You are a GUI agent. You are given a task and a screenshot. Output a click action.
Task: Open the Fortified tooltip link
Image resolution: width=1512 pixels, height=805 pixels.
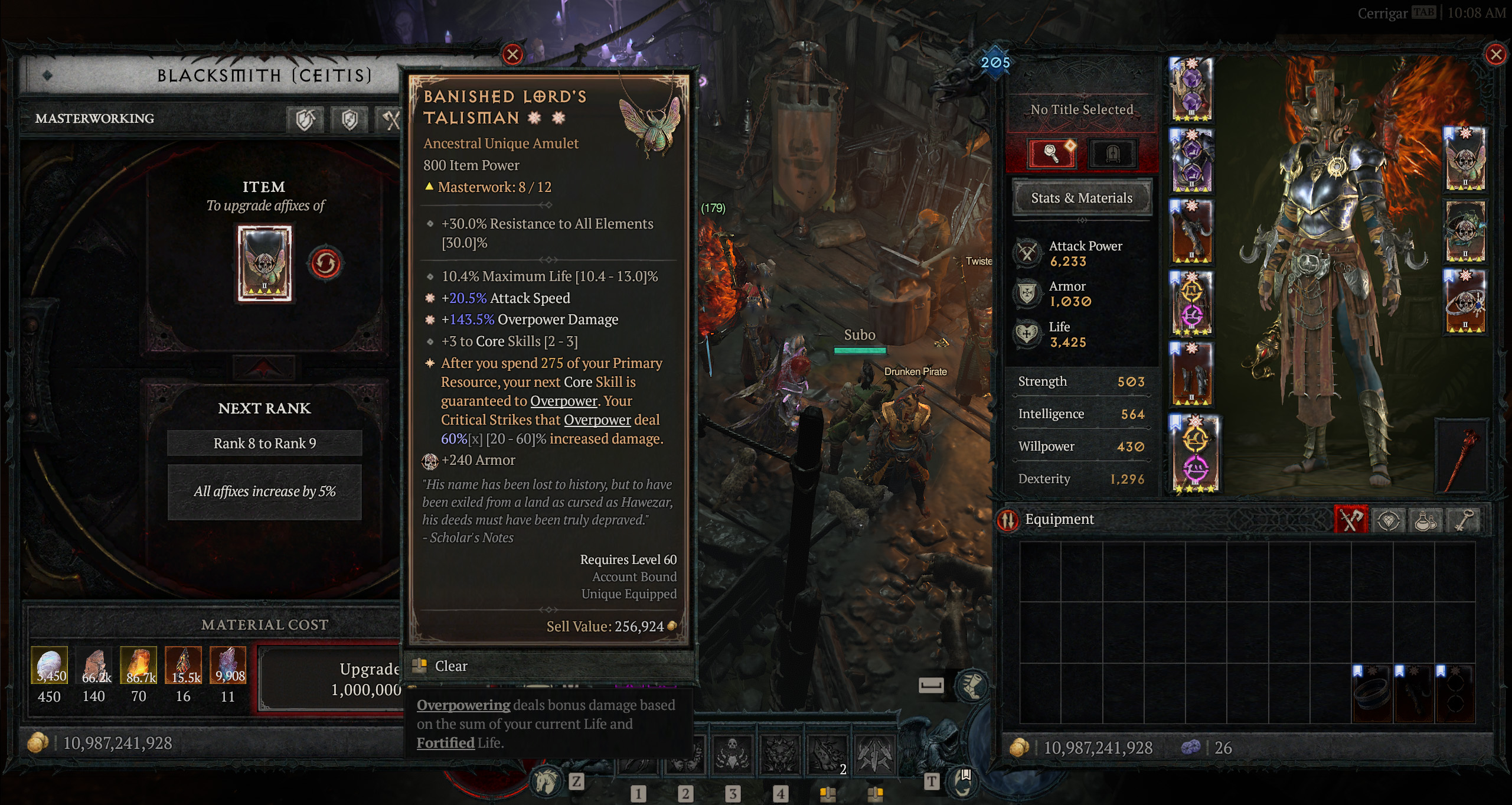click(445, 742)
